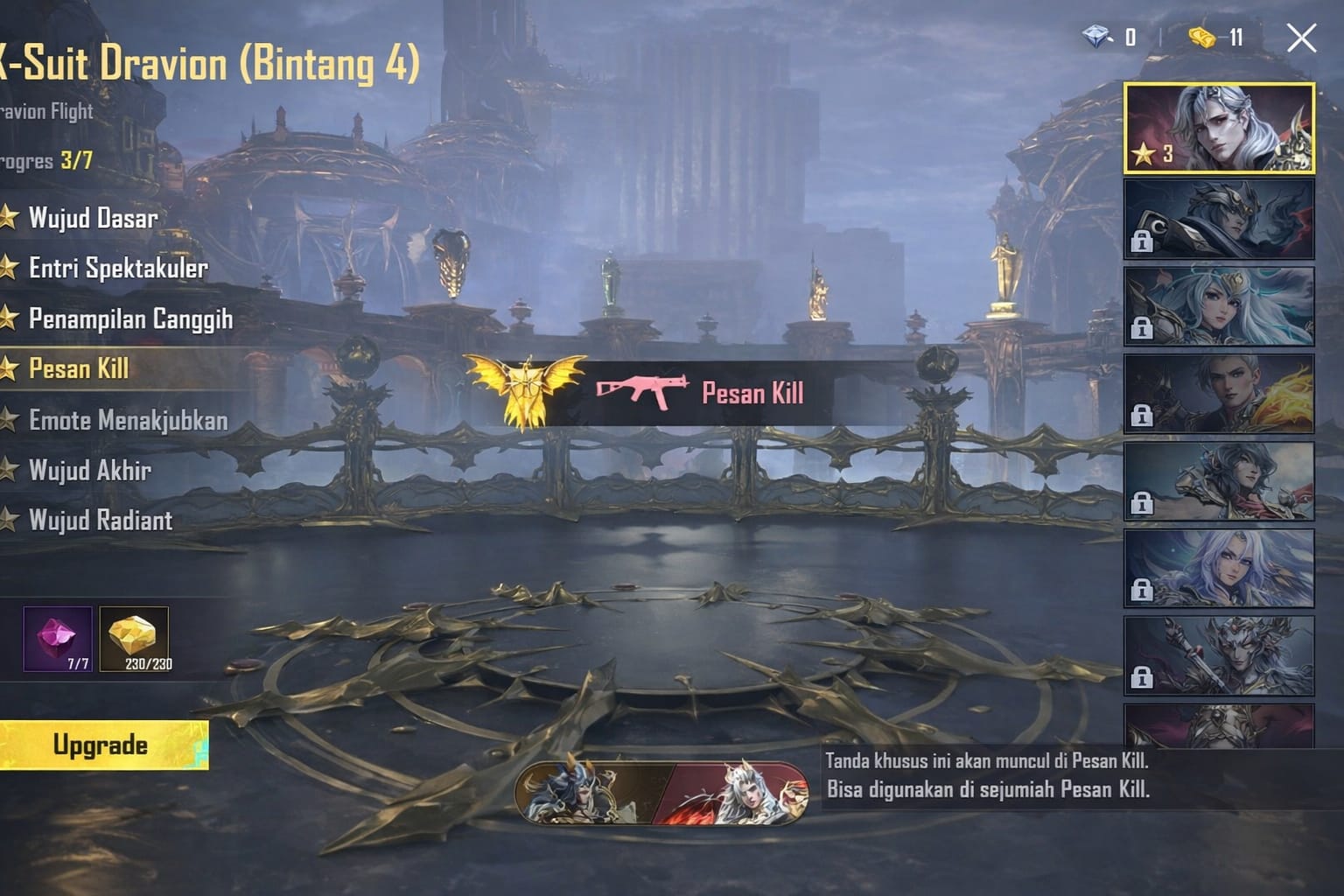Select the Wujud Dasar entry
The height and width of the screenshot is (896, 1344).
click(x=92, y=218)
